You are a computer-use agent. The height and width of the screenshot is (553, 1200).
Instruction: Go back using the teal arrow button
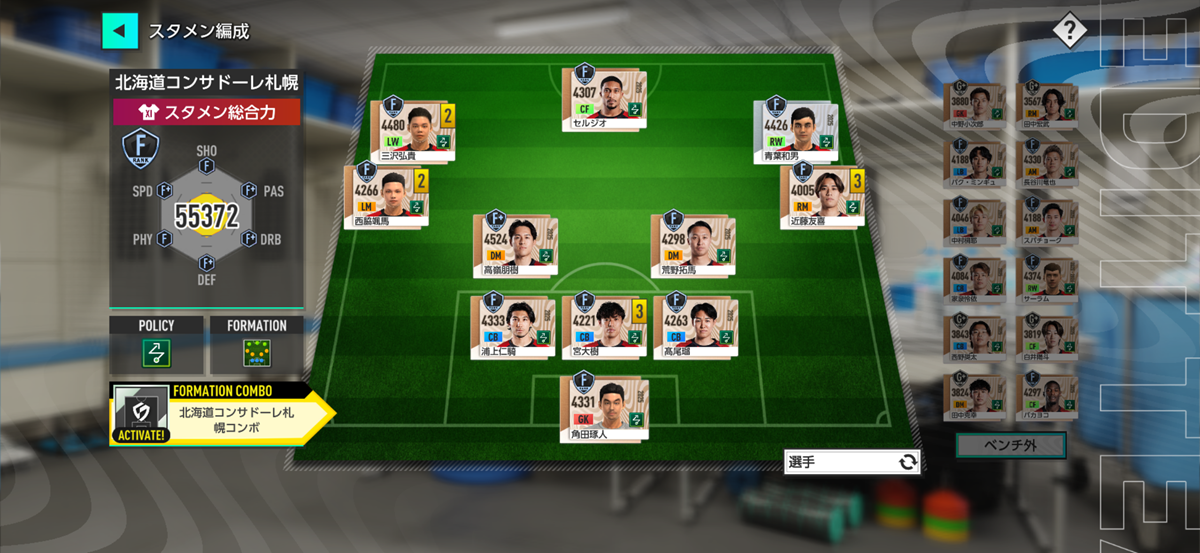click(120, 31)
